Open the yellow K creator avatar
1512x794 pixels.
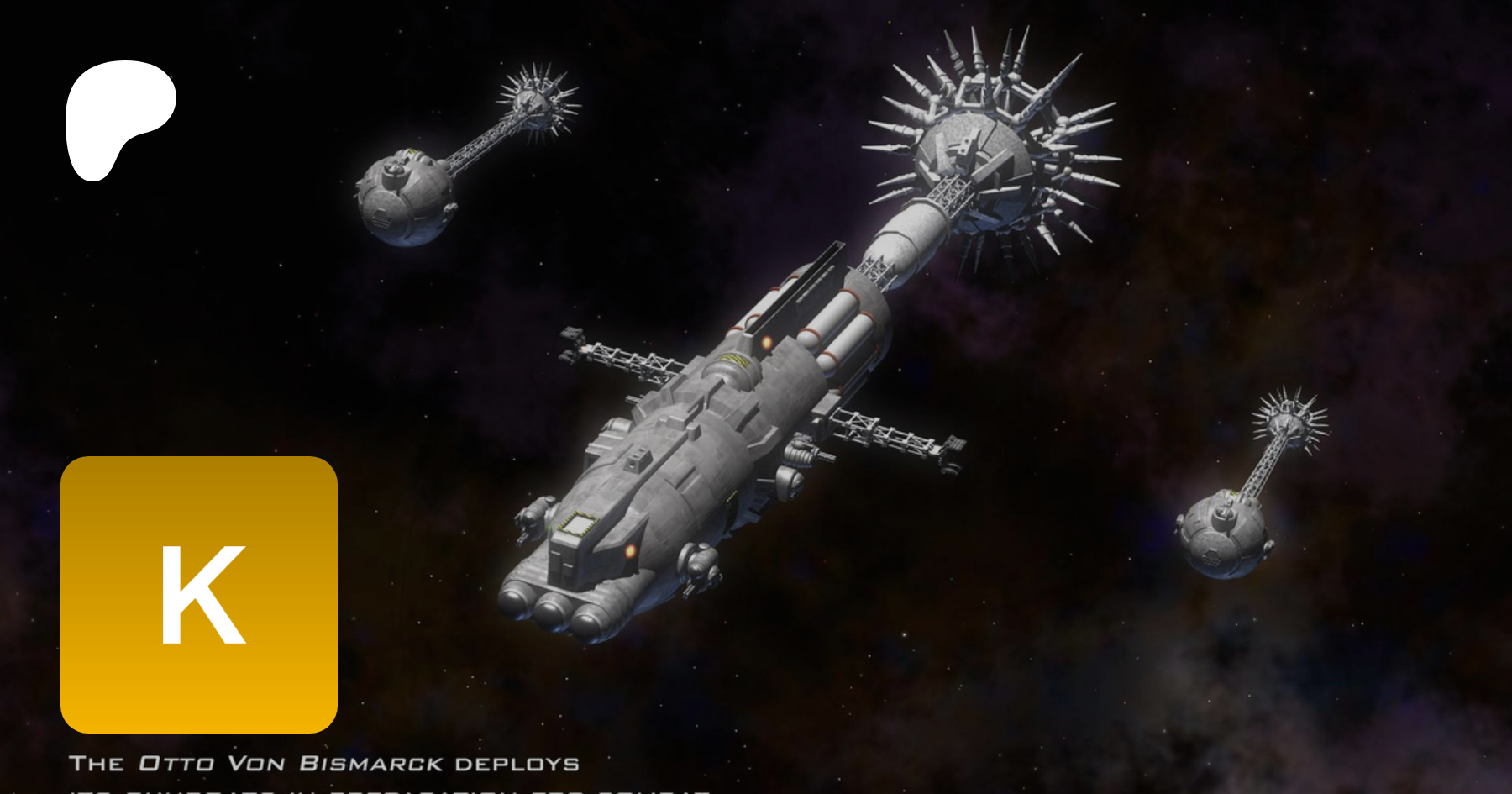pyautogui.click(x=199, y=594)
